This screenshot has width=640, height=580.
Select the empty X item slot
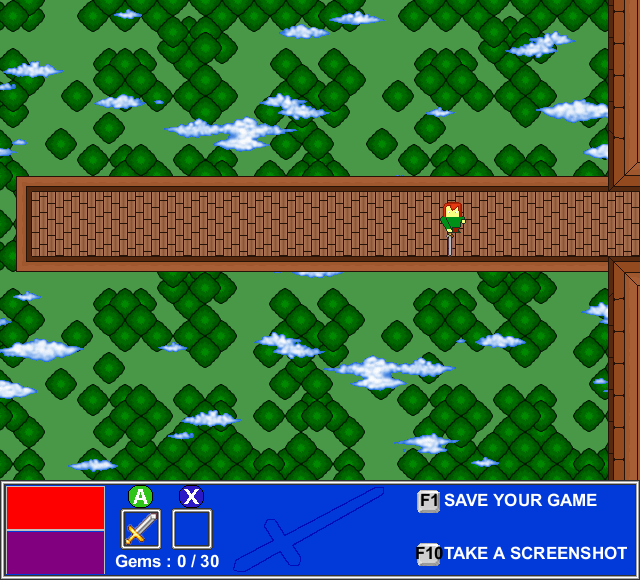tap(192, 528)
